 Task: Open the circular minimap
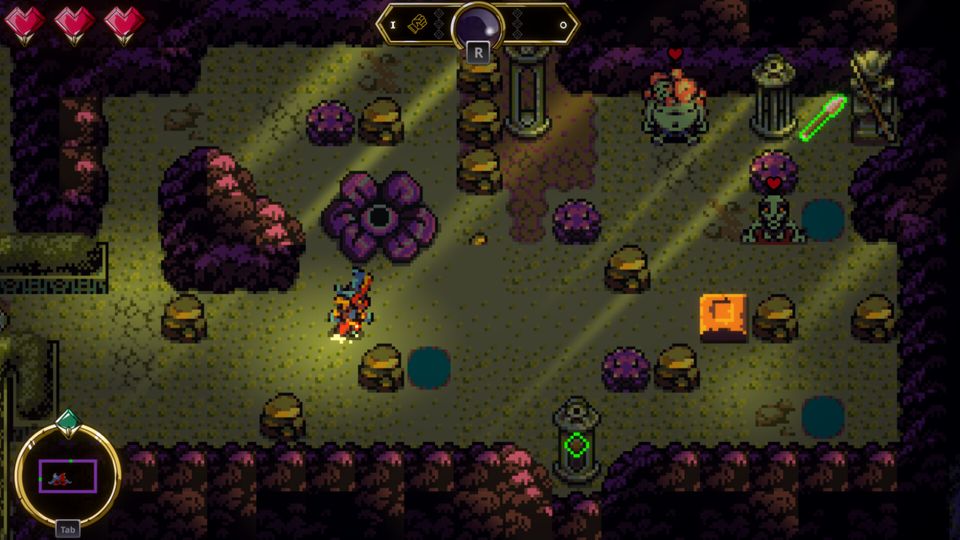coord(67,476)
